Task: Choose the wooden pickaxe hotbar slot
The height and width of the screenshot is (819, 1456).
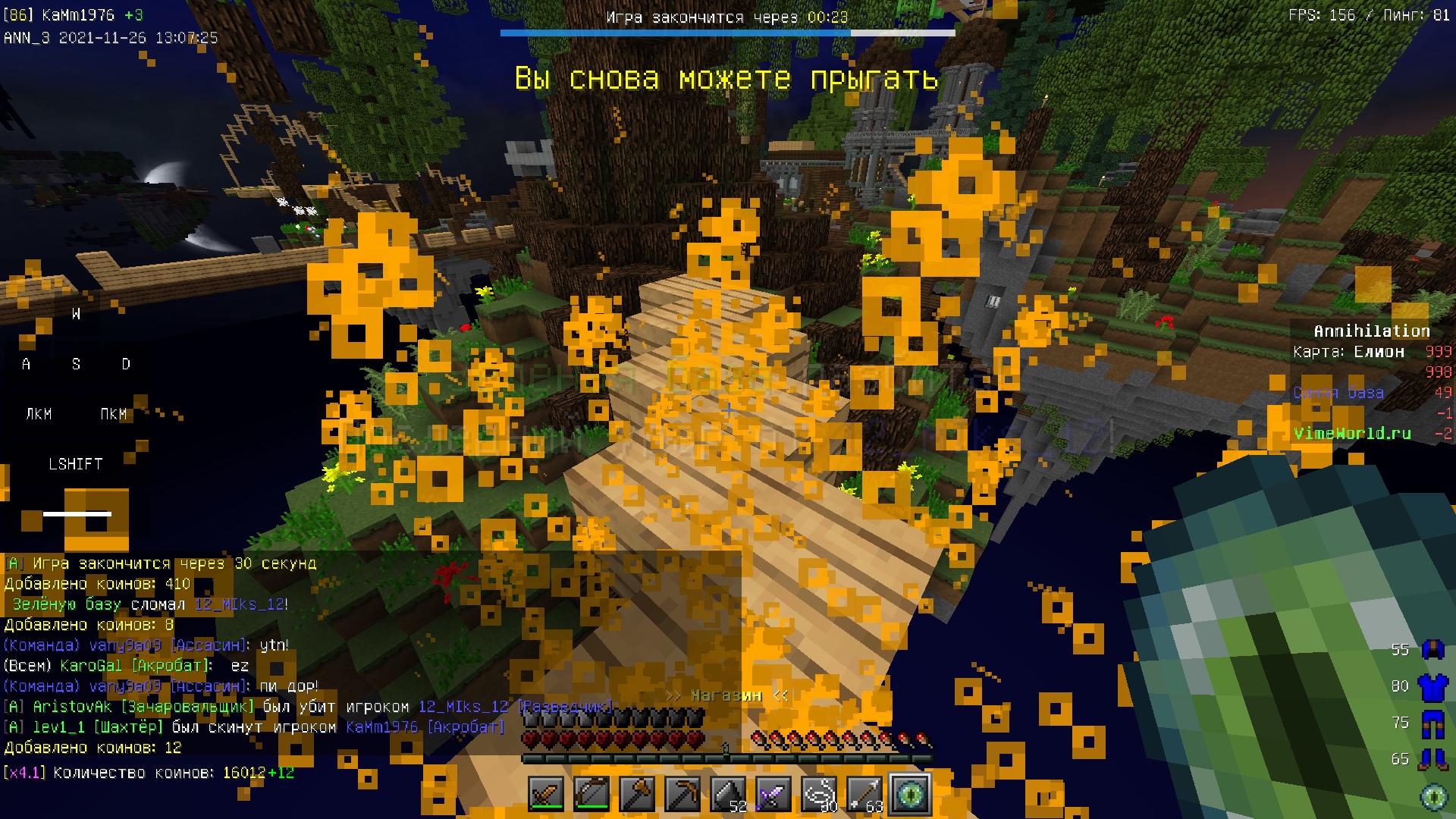Action: (x=682, y=795)
